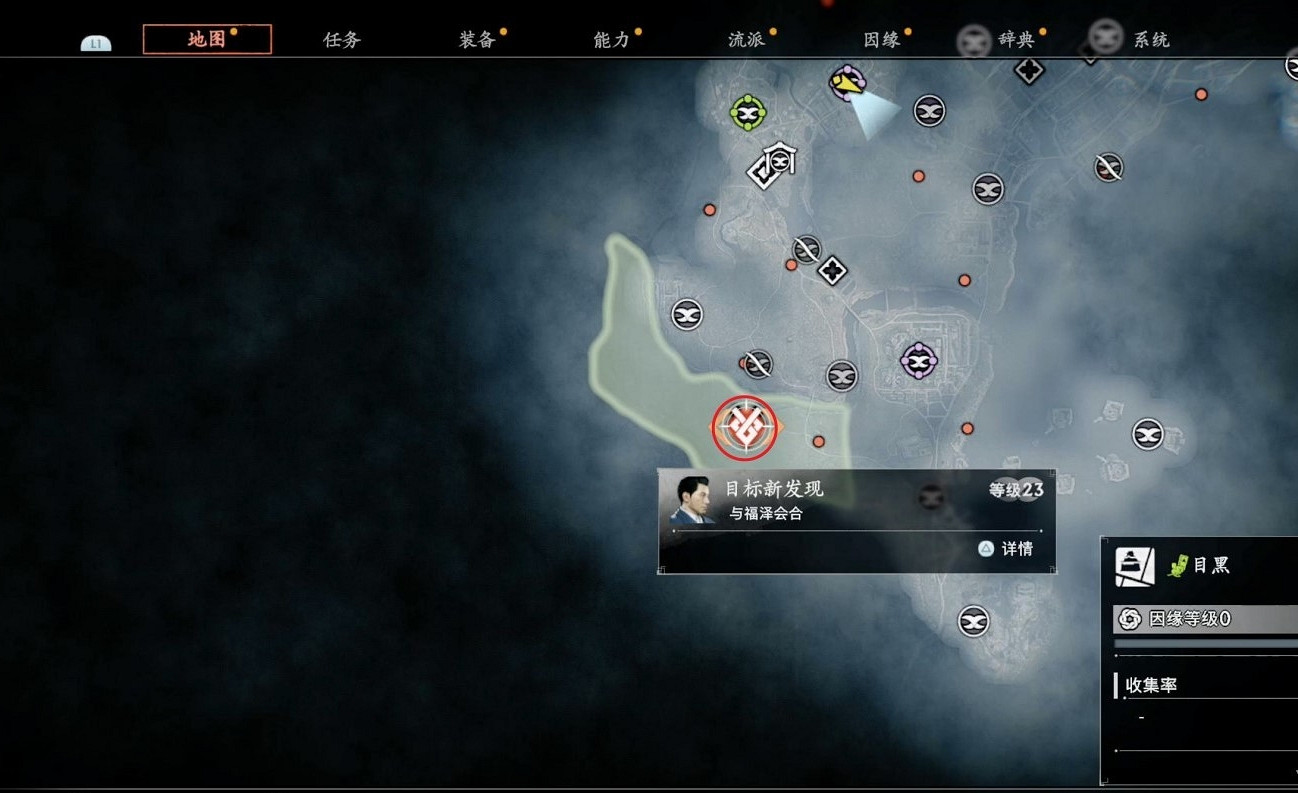The height and width of the screenshot is (793, 1298).
Task: Click the green frog collectible icon beside 目黑
Action: tap(1178, 565)
